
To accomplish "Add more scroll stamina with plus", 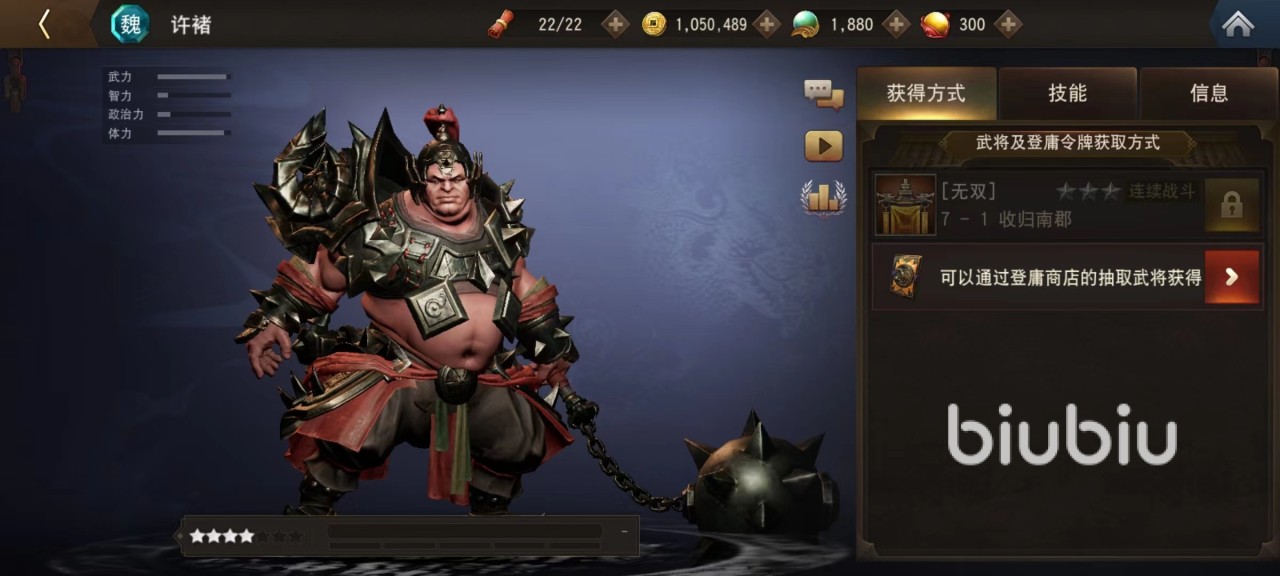I will point(615,24).
